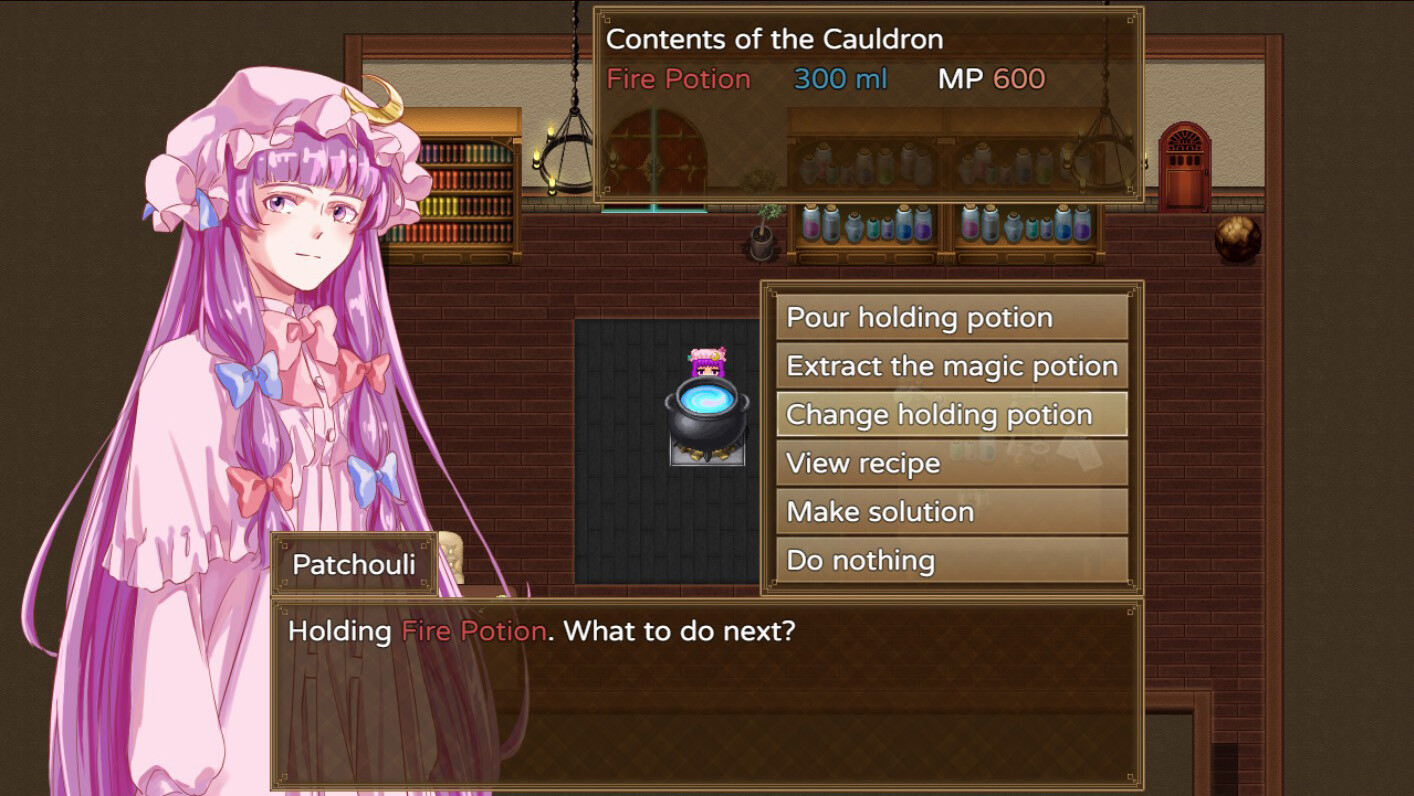Click the cauldron sprite in the room center
The image size is (1414, 796).
click(x=703, y=420)
